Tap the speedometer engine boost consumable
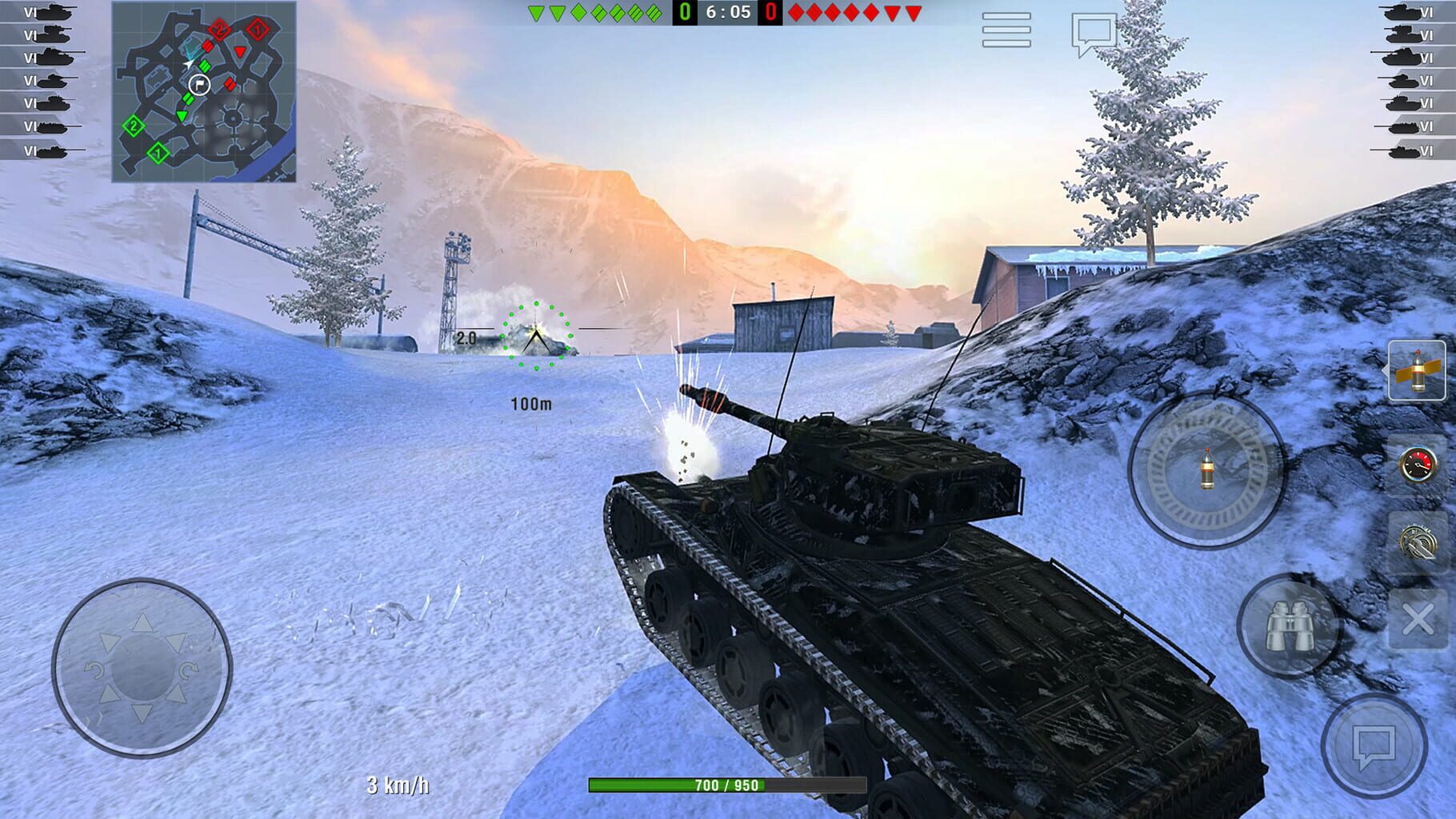This screenshot has height=819, width=1456. pos(1417,462)
